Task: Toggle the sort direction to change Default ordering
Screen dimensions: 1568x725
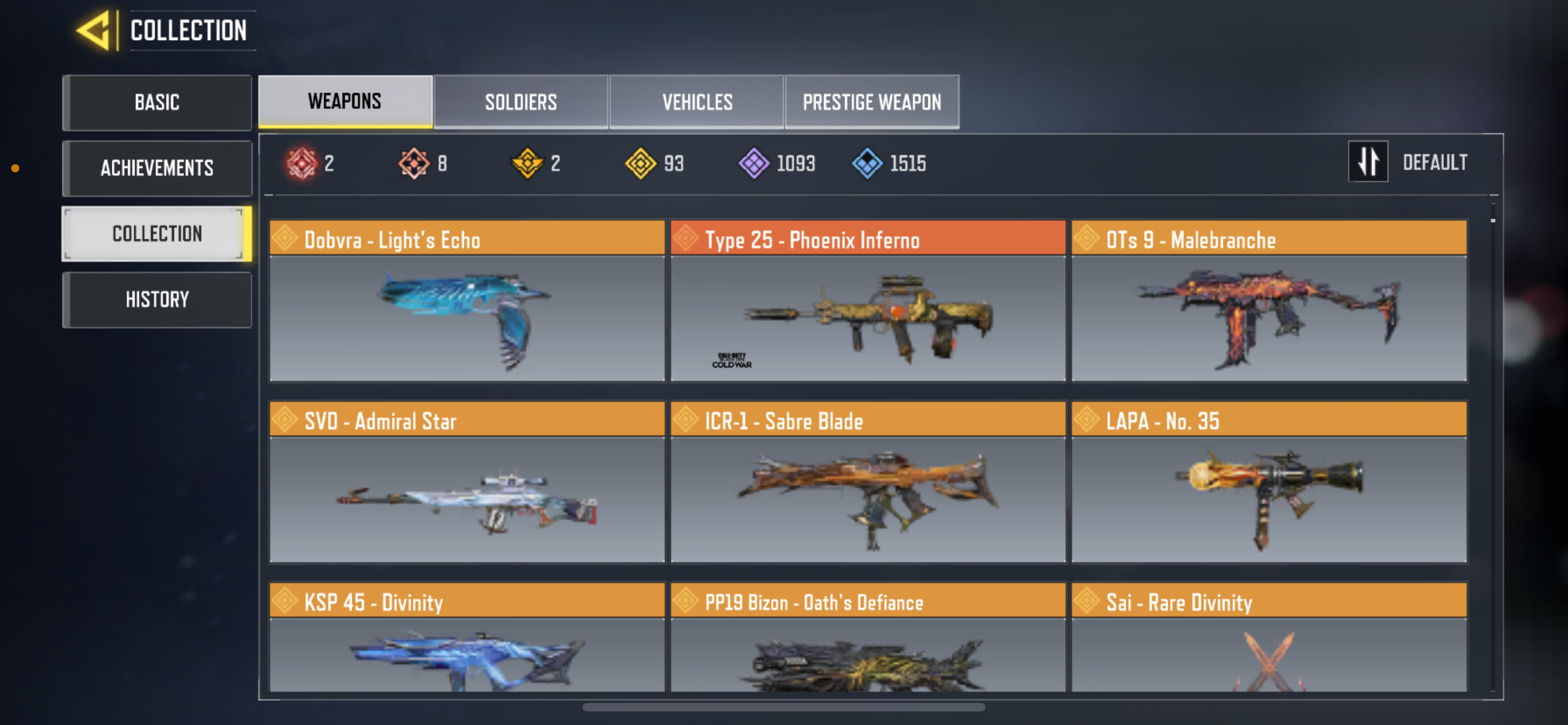Action: click(1368, 161)
